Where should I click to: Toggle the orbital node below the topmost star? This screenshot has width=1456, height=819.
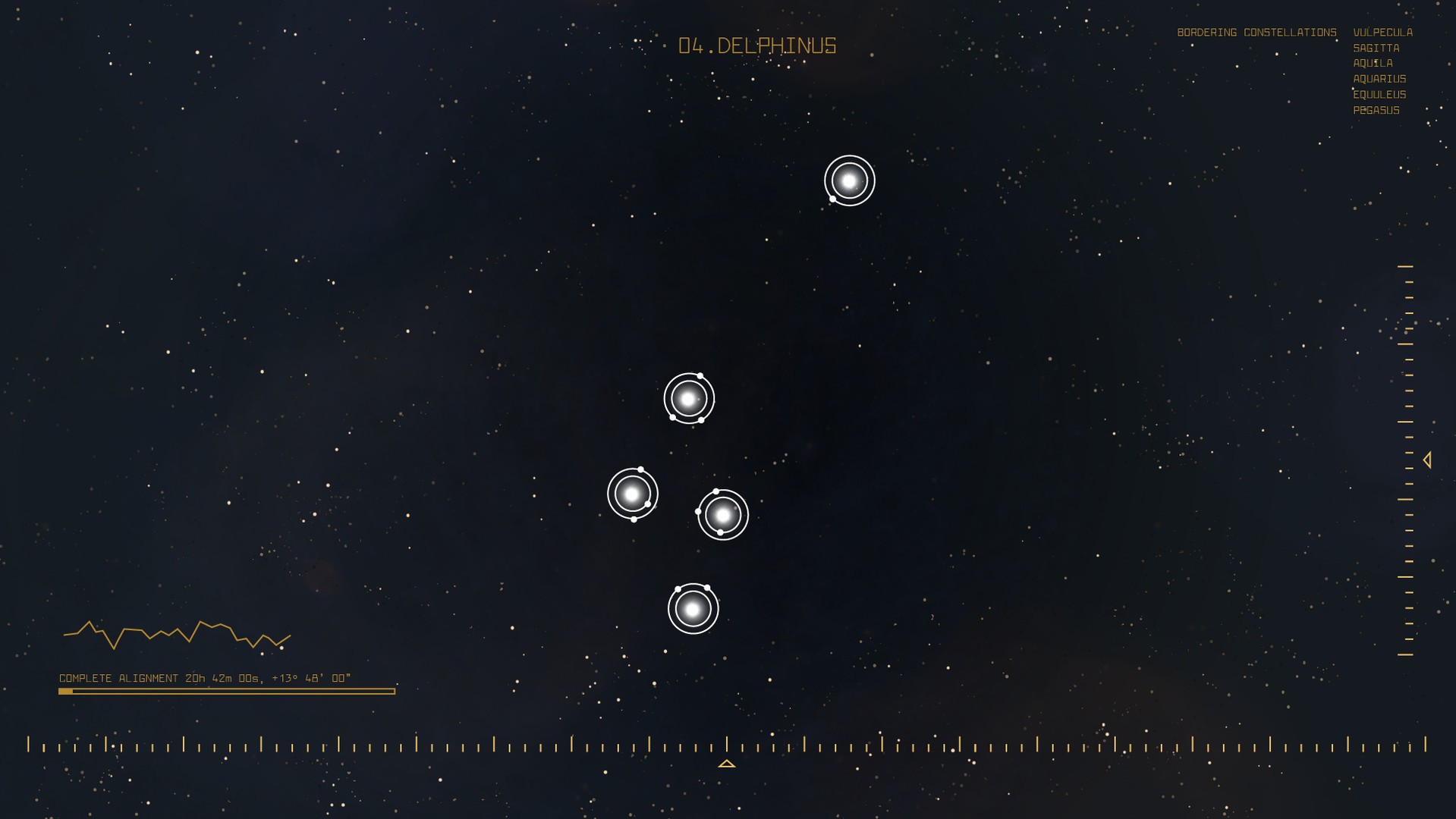point(832,199)
